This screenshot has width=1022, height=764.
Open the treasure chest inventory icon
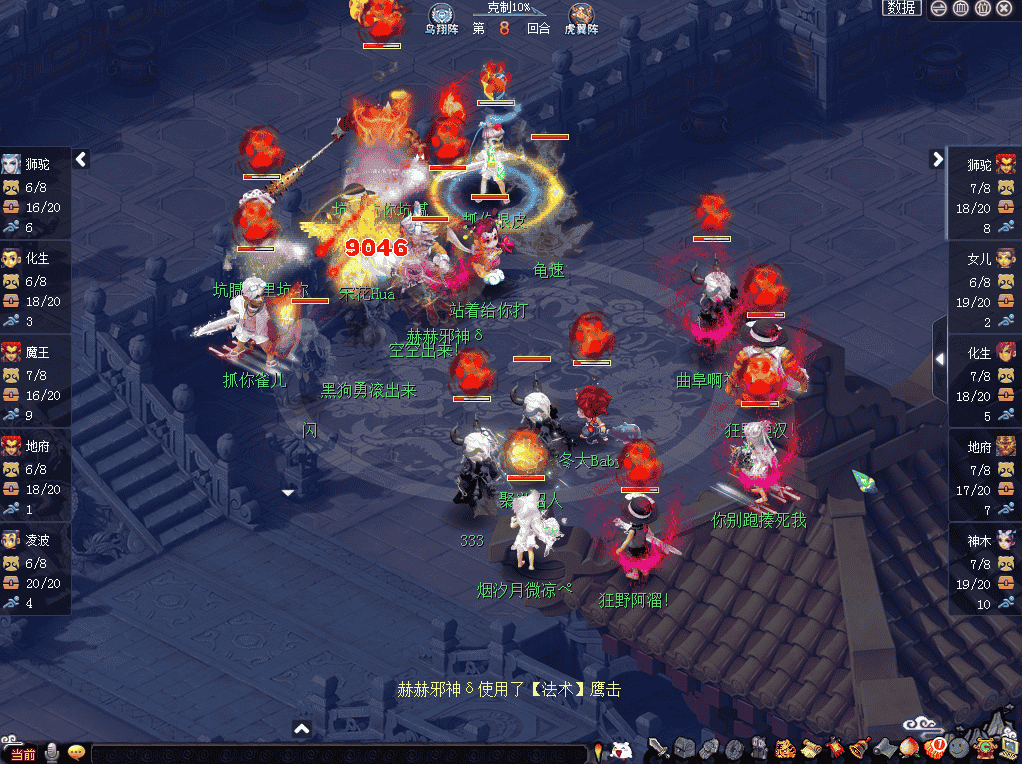684,748
